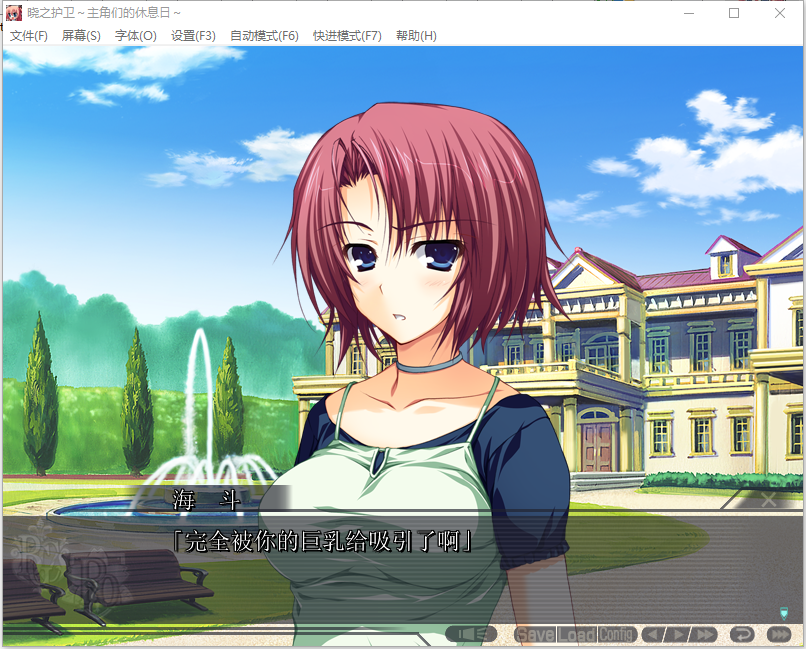Click the curved return arrow button
The width and height of the screenshot is (806, 649).
(742, 635)
